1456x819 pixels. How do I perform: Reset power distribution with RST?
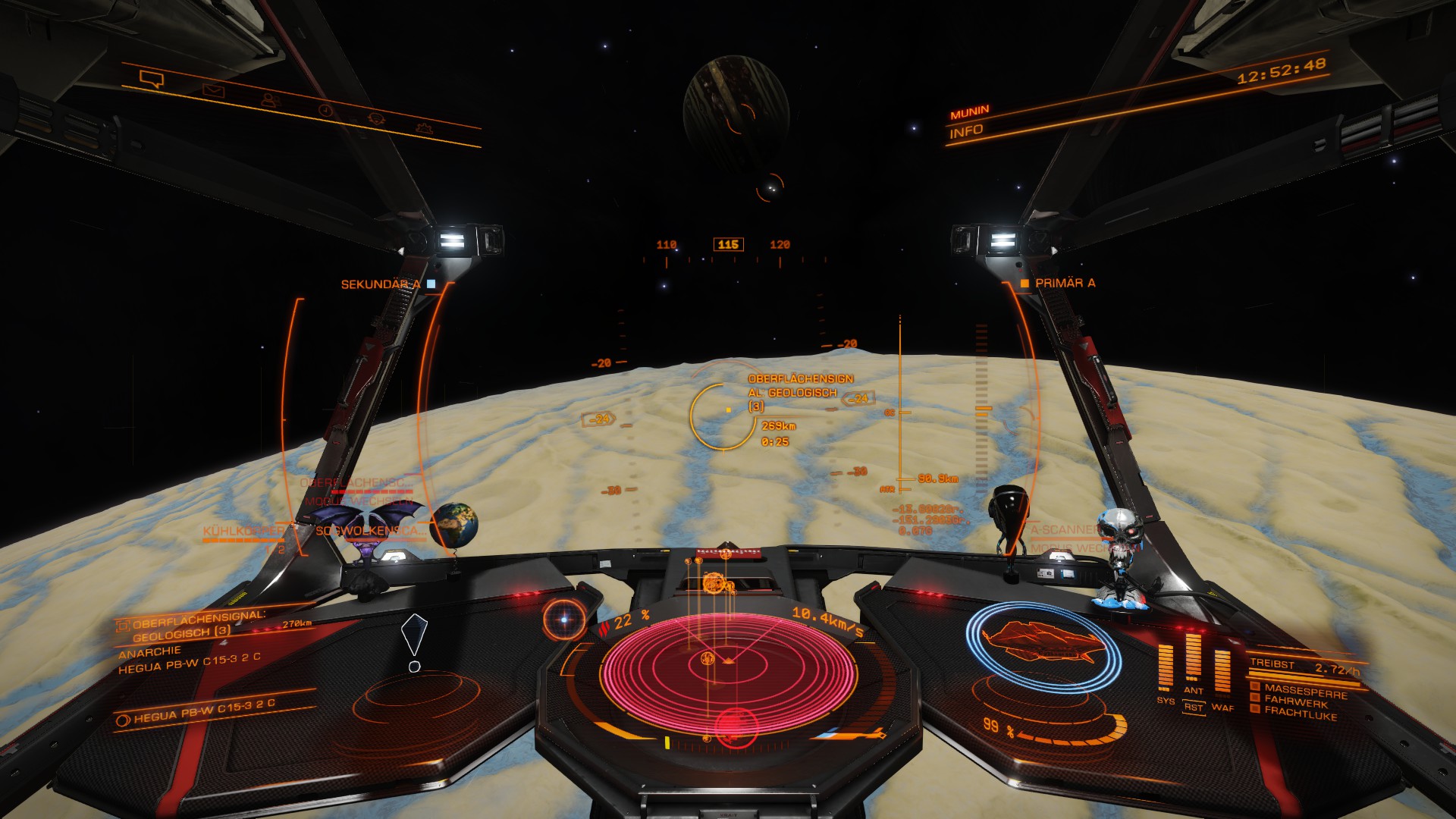click(x=1194, y=707)
